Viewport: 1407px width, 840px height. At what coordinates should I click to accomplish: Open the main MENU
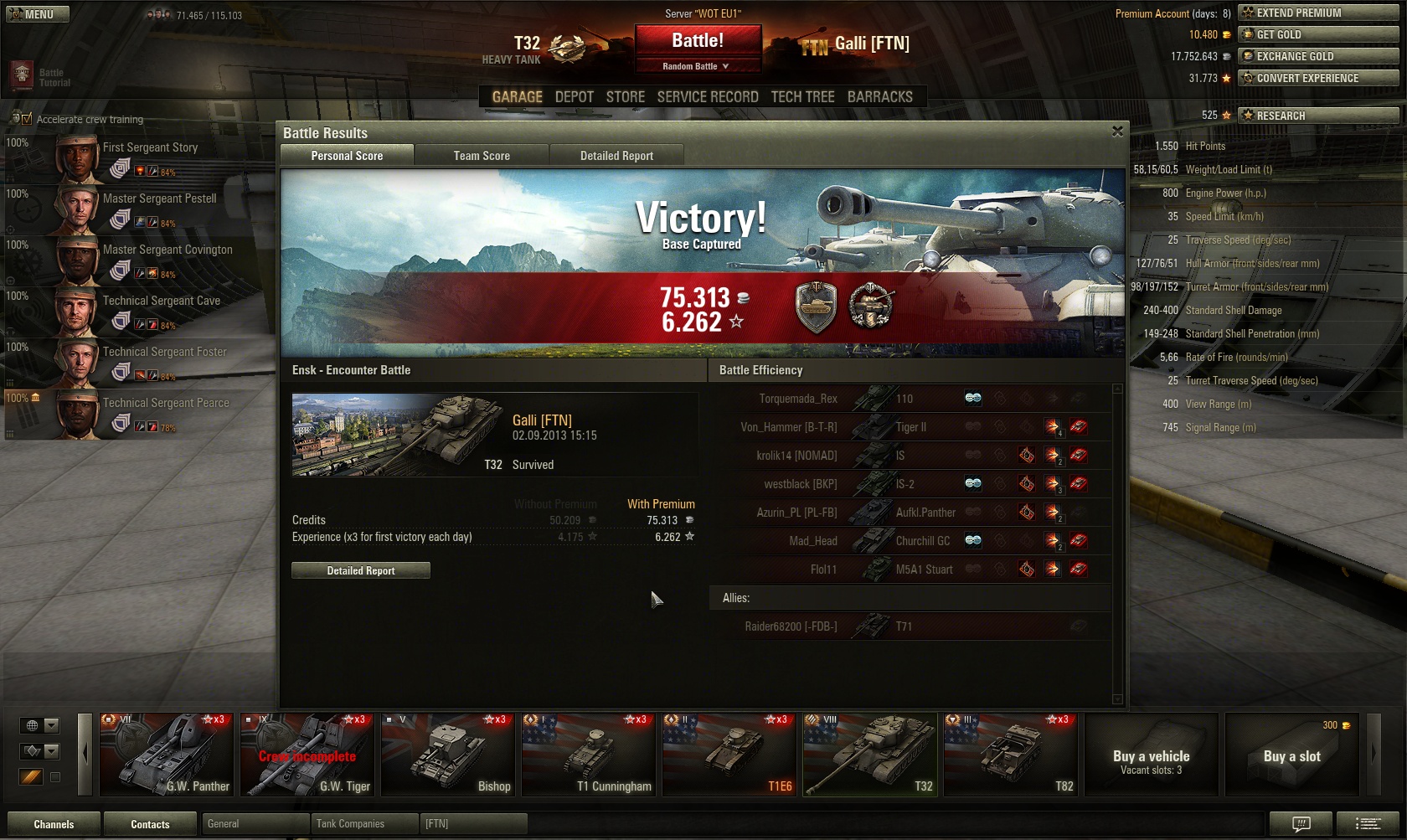(38, 14)
